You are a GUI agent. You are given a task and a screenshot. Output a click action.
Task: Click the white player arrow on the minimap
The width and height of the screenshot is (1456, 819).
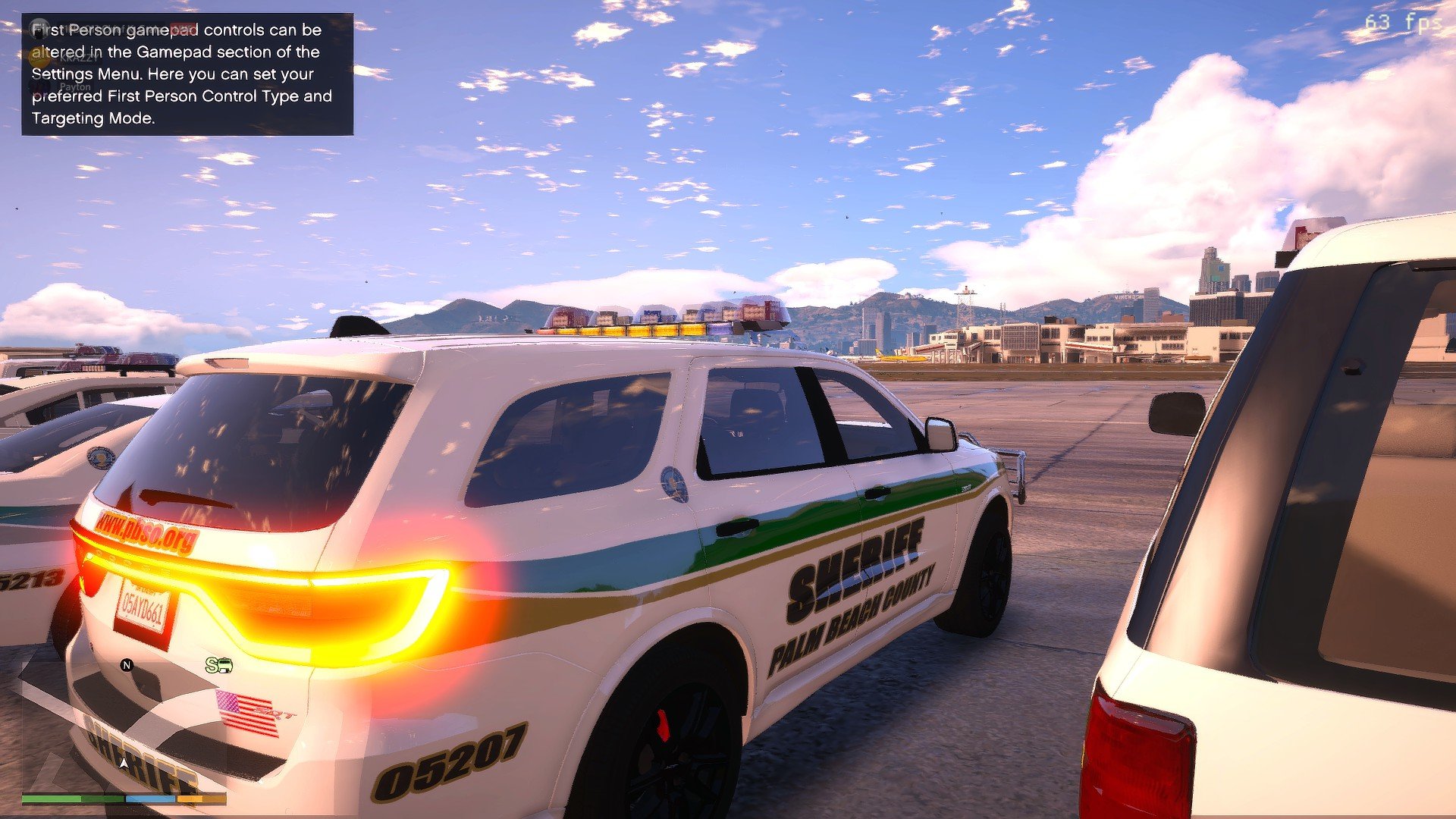coord(124,763)
